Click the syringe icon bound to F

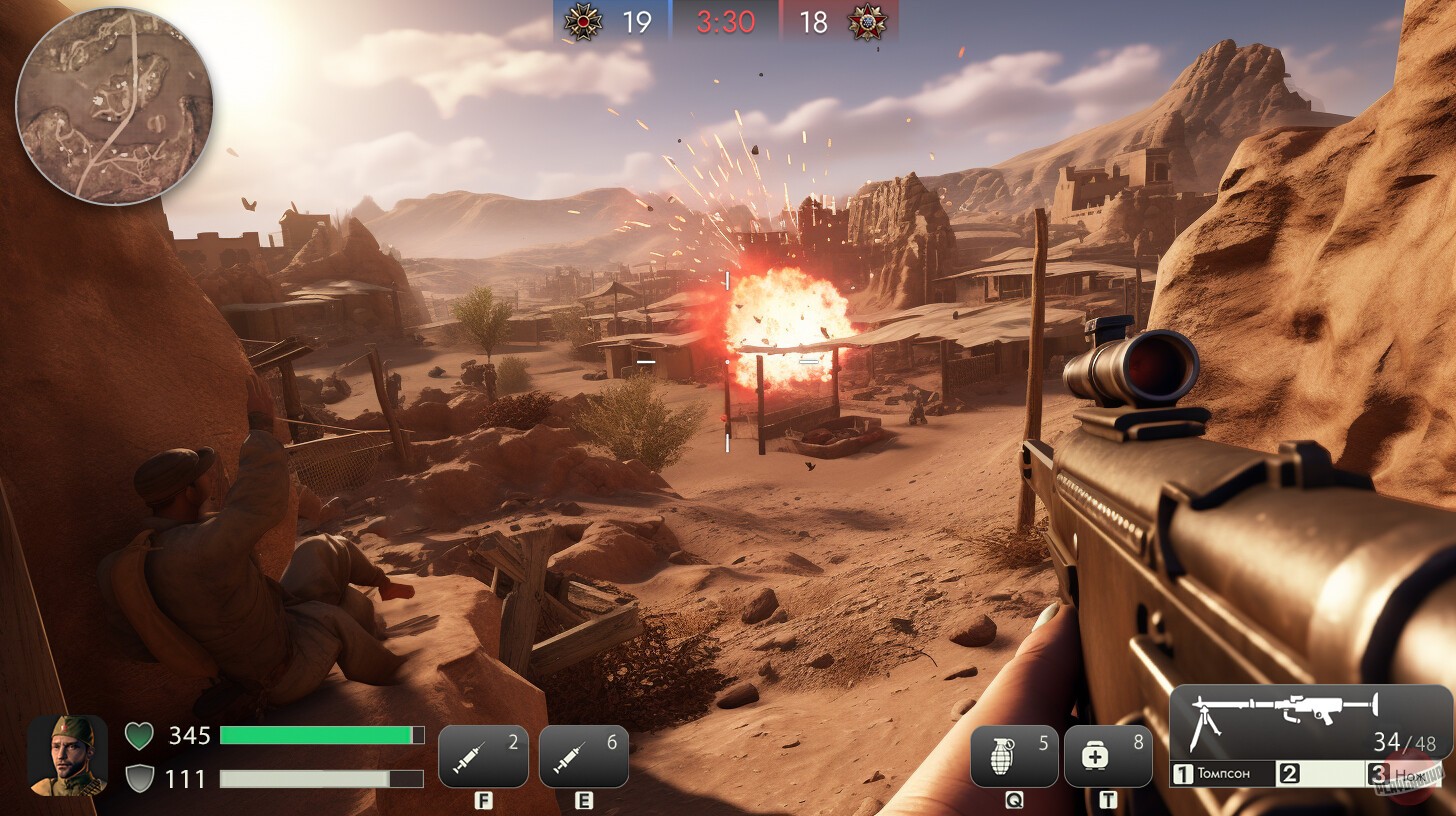tap(484, 755)
